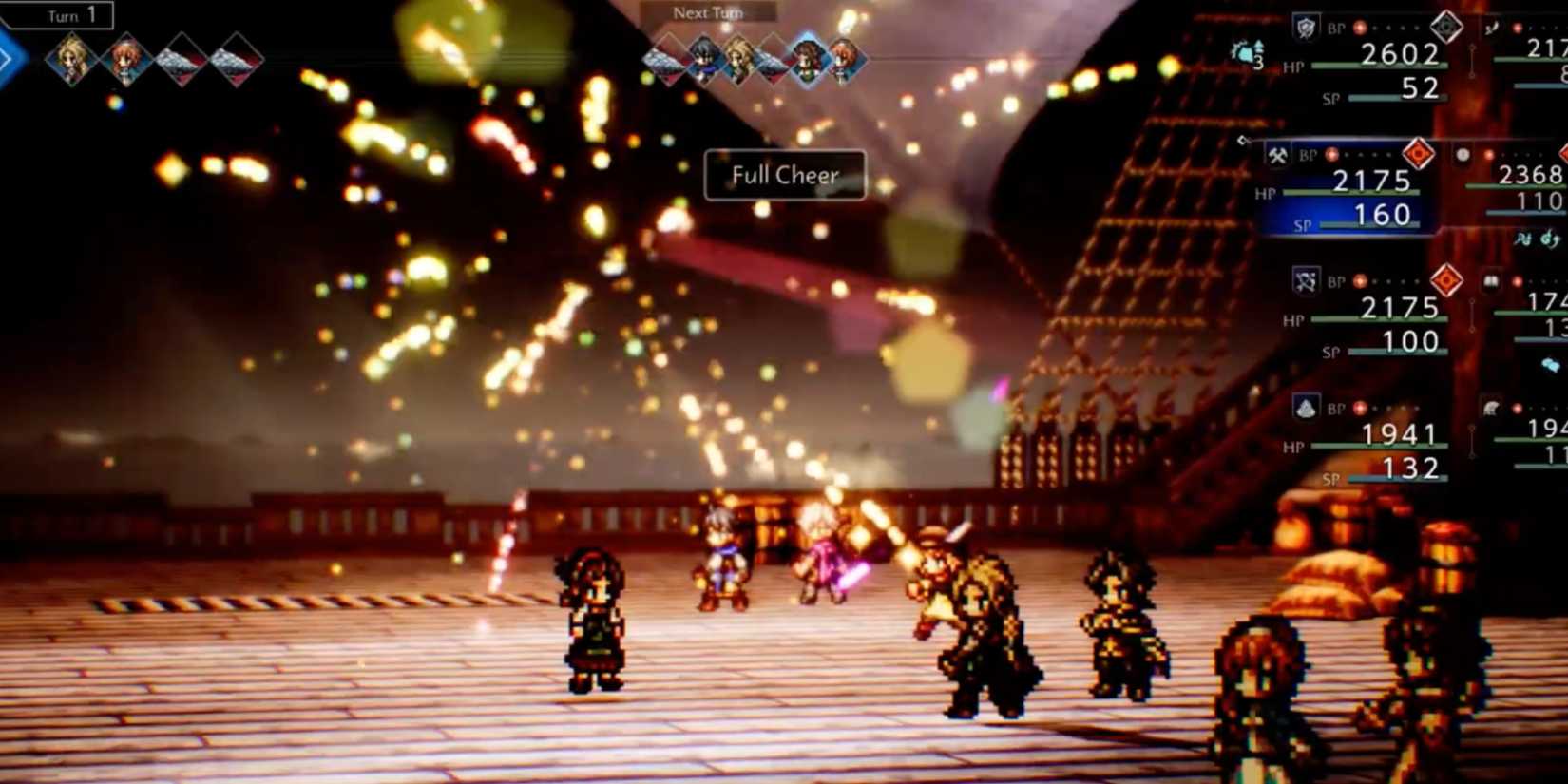Screen dimensions: 1568x784
Task: Click the Apothecary powder job icon on the 1941 HP panel
Action: tap(1305, 408)
